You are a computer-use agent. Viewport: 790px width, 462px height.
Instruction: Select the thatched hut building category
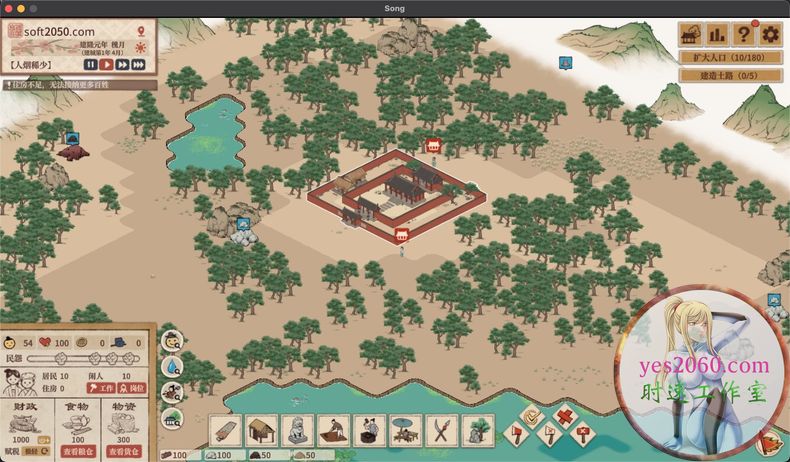262,431
